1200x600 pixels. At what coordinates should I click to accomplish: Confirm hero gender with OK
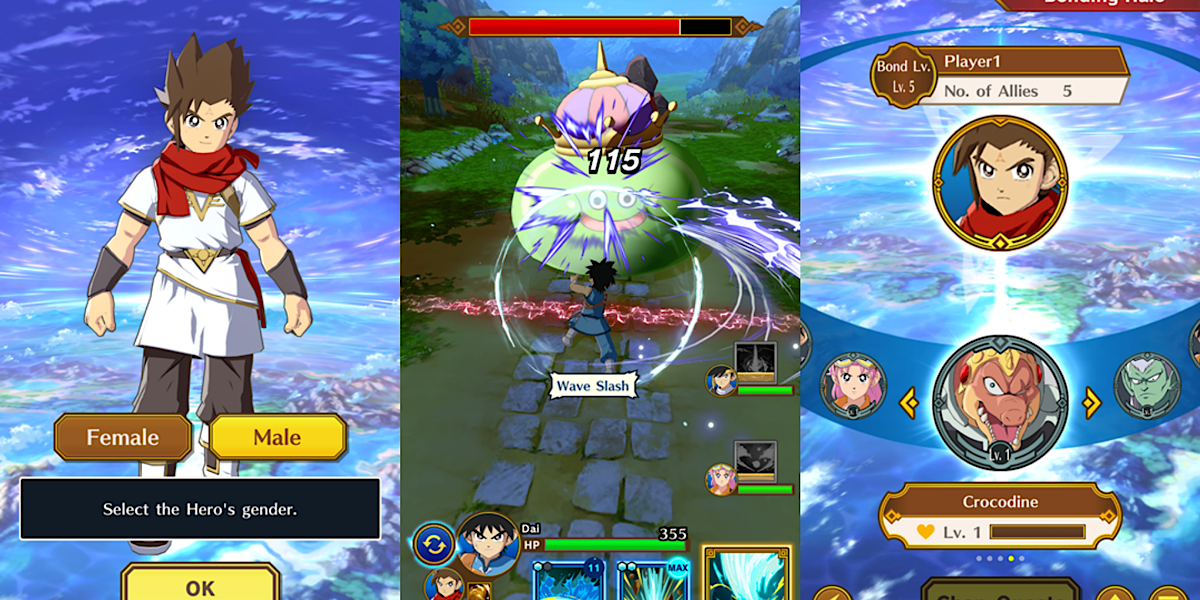200,585
